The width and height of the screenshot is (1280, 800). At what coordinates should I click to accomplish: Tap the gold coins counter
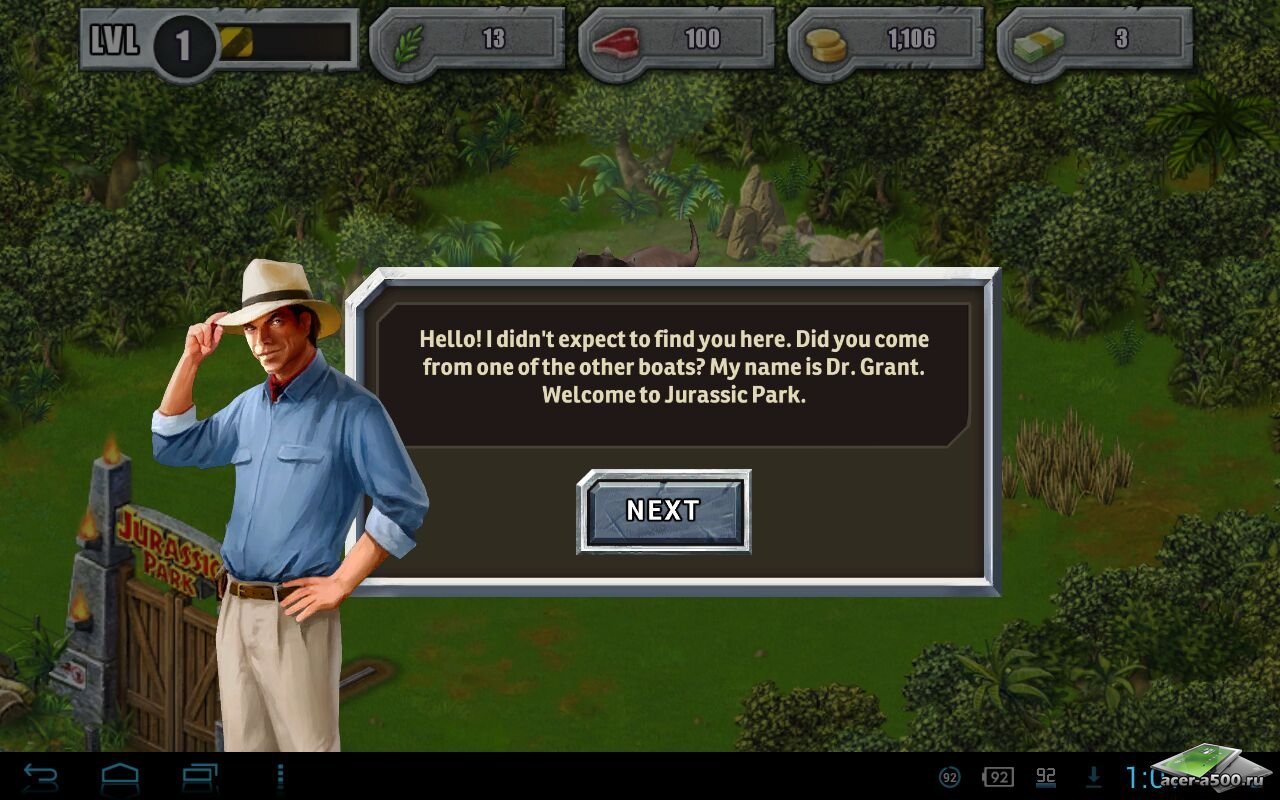[x=885, y=41]
